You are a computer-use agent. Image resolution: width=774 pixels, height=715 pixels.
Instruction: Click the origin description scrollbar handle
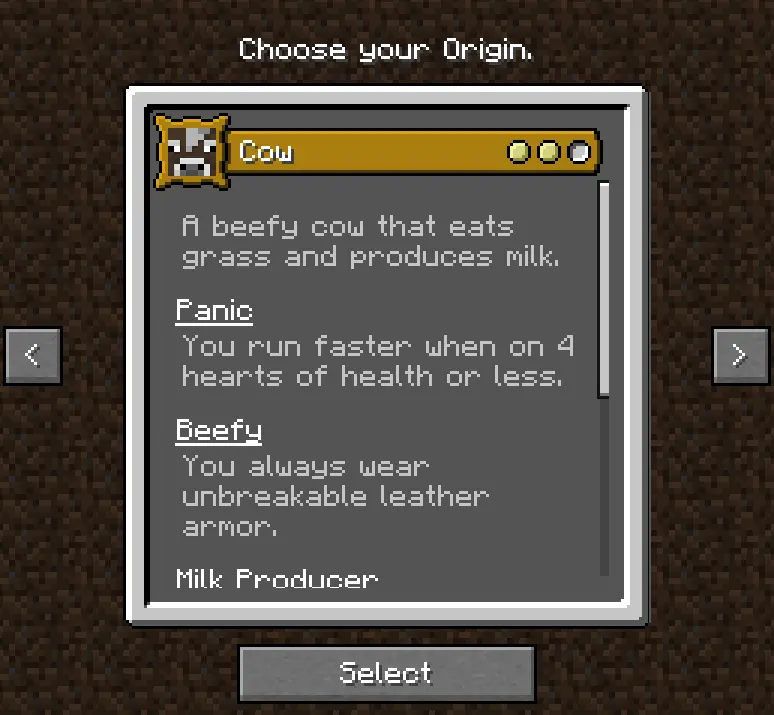pyautogui.click(x=603, y=288)
